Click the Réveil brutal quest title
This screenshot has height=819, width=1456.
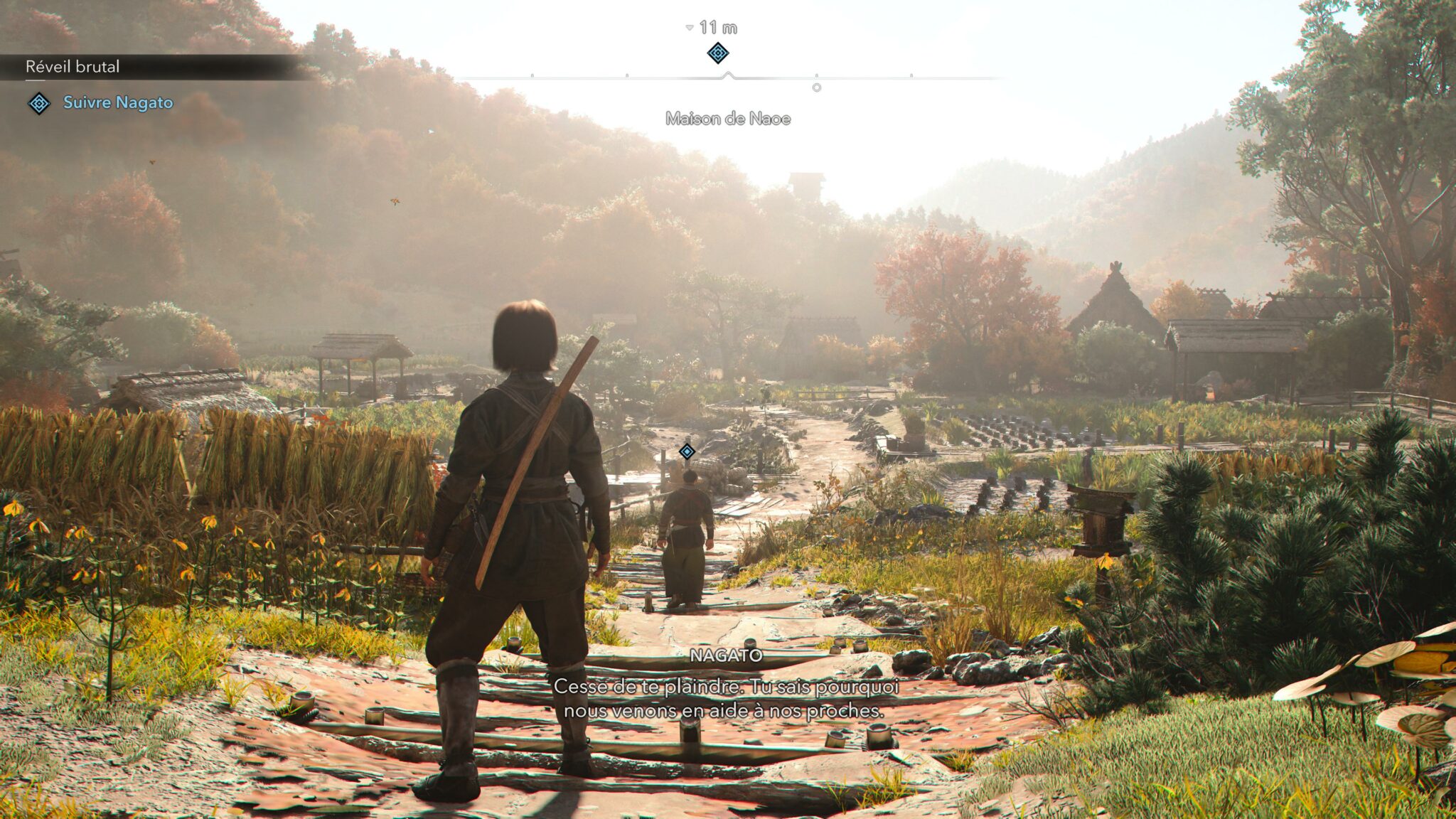(x=73, y=67)
